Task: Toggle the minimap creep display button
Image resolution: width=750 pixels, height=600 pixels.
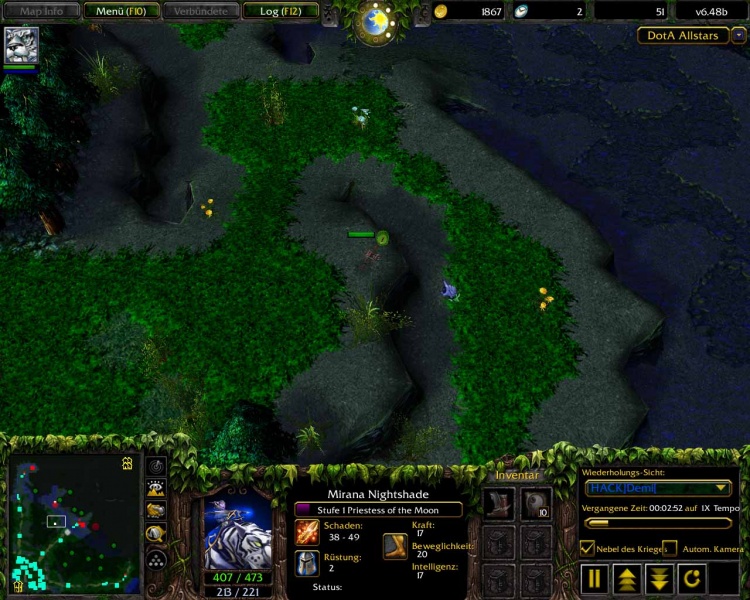Action: (157, 533)
